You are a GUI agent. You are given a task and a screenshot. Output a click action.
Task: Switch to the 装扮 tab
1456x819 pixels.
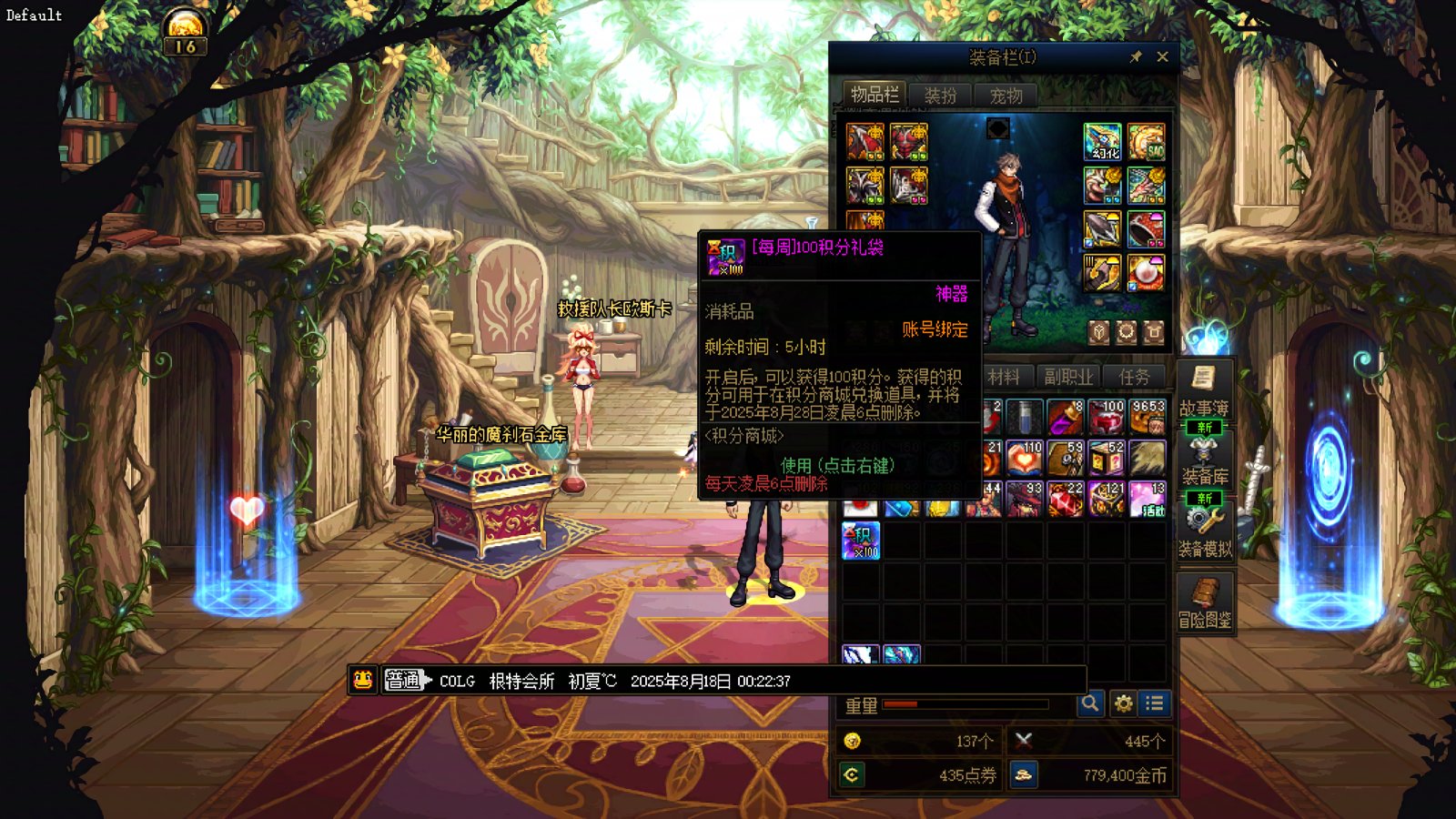[x=940, y=96]
